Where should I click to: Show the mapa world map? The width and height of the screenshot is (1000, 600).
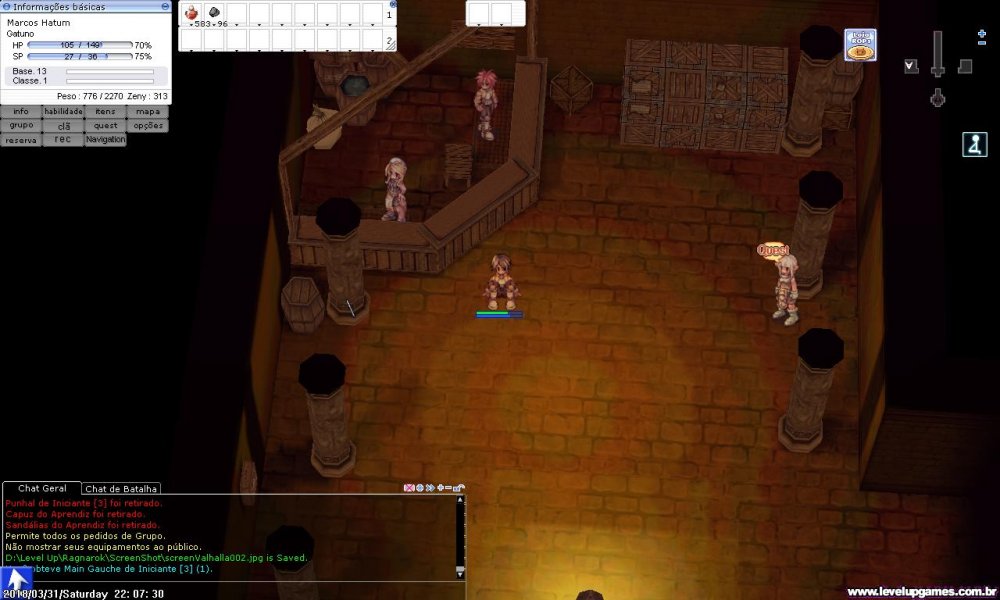(x=147, y=112)
